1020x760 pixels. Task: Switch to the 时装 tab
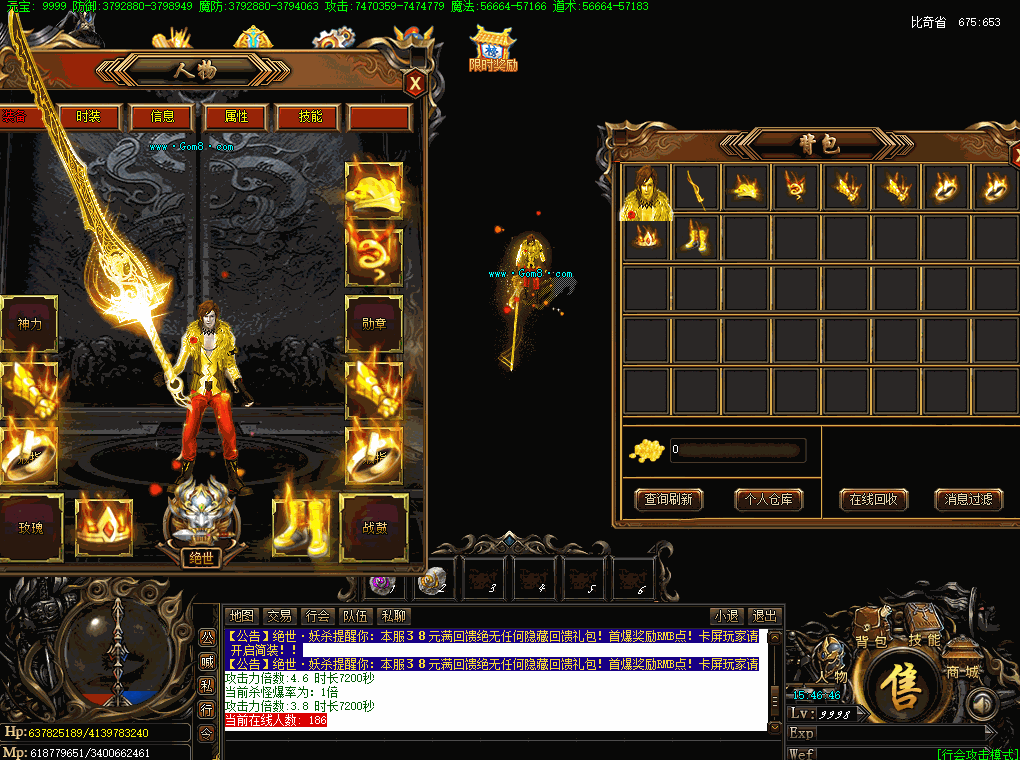pyautogui.click(x=88, y=117)
